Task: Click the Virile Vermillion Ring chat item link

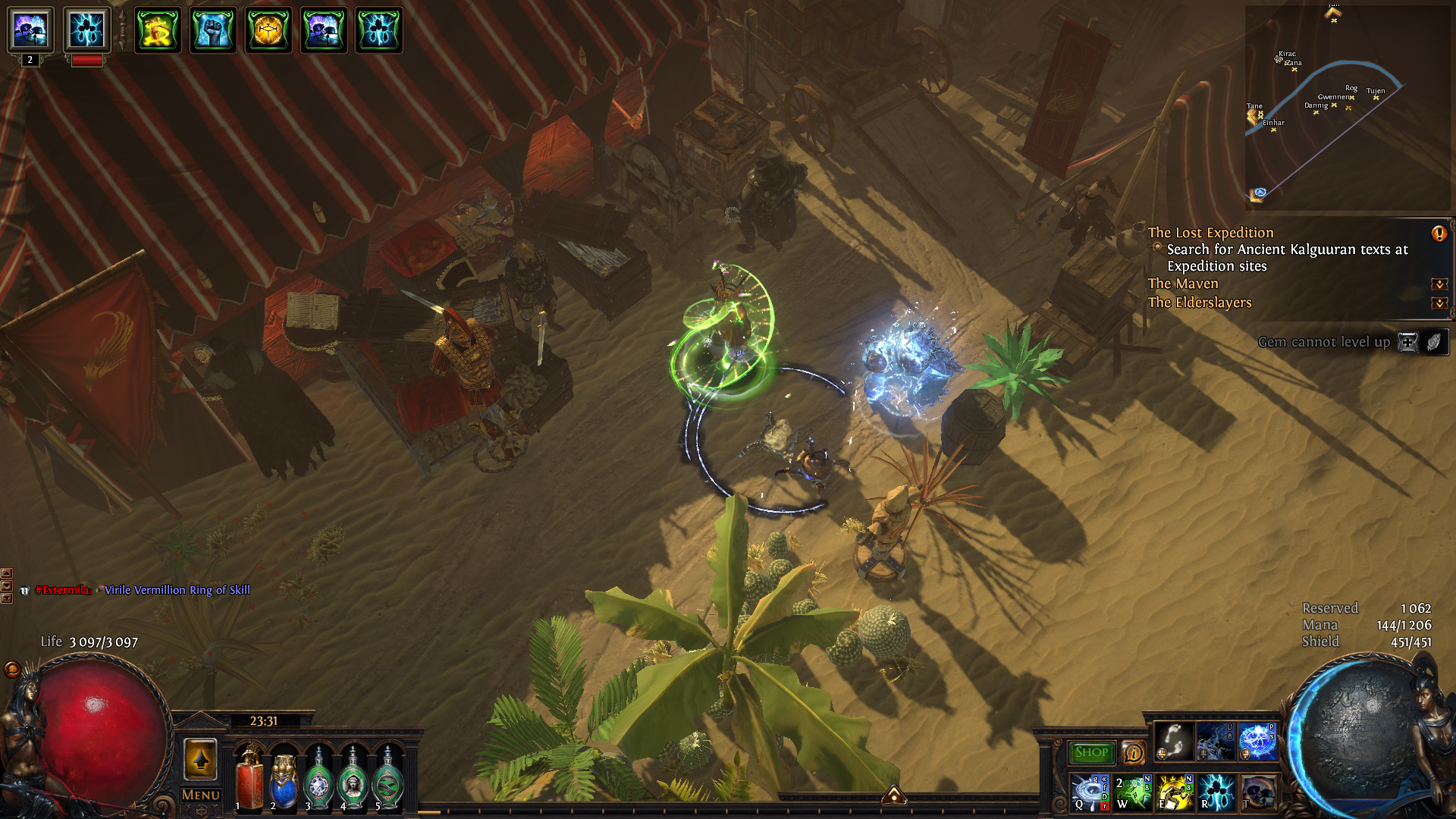Action: pos(177,590)
